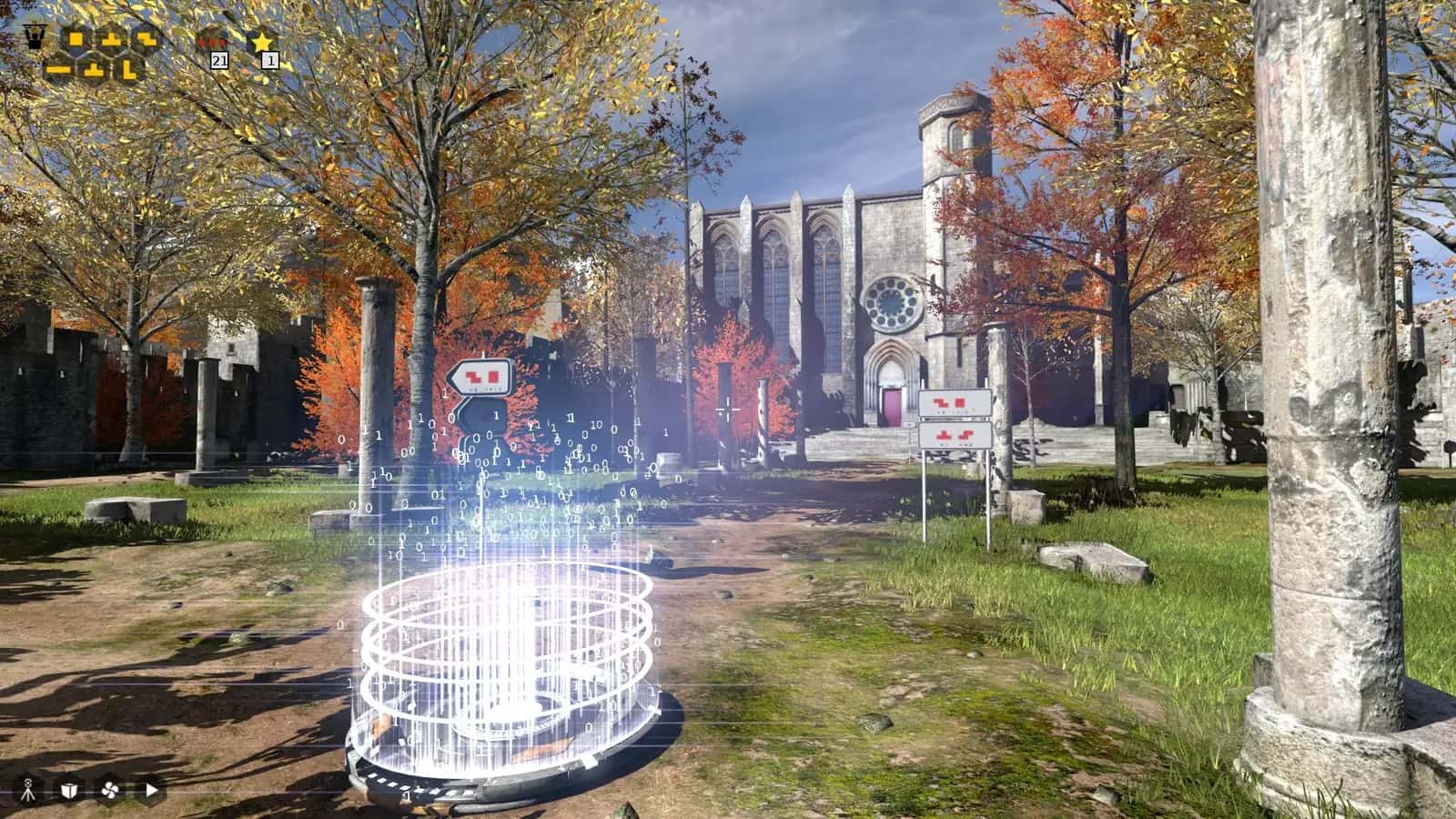1456x819 pixels.
Task: Select the tripod figure tool icon at bottom left
Action: pyautogui.click(x=29, y=791)
